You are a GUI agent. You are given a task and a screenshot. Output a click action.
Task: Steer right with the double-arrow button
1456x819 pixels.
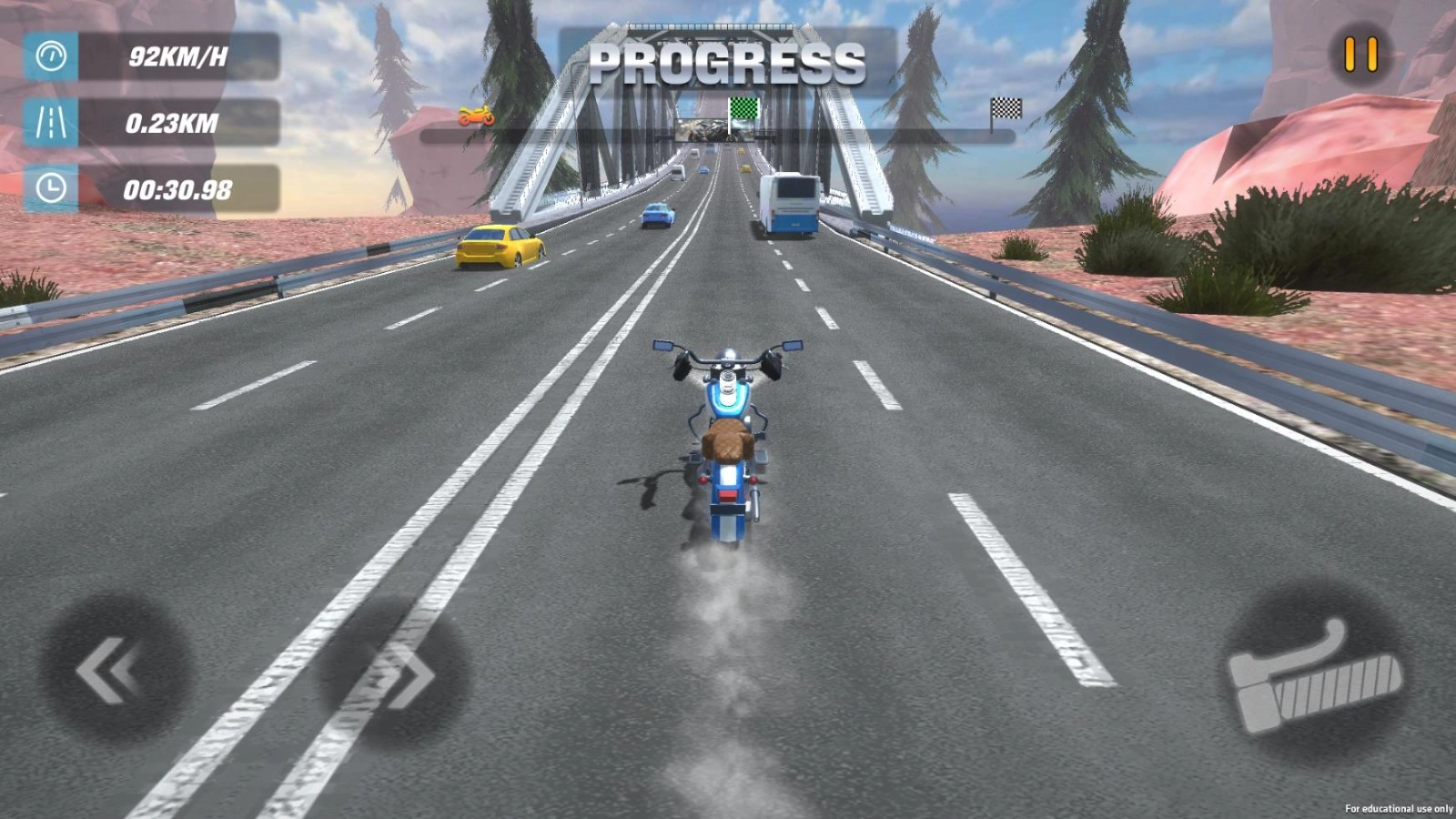tap(394, 673)
